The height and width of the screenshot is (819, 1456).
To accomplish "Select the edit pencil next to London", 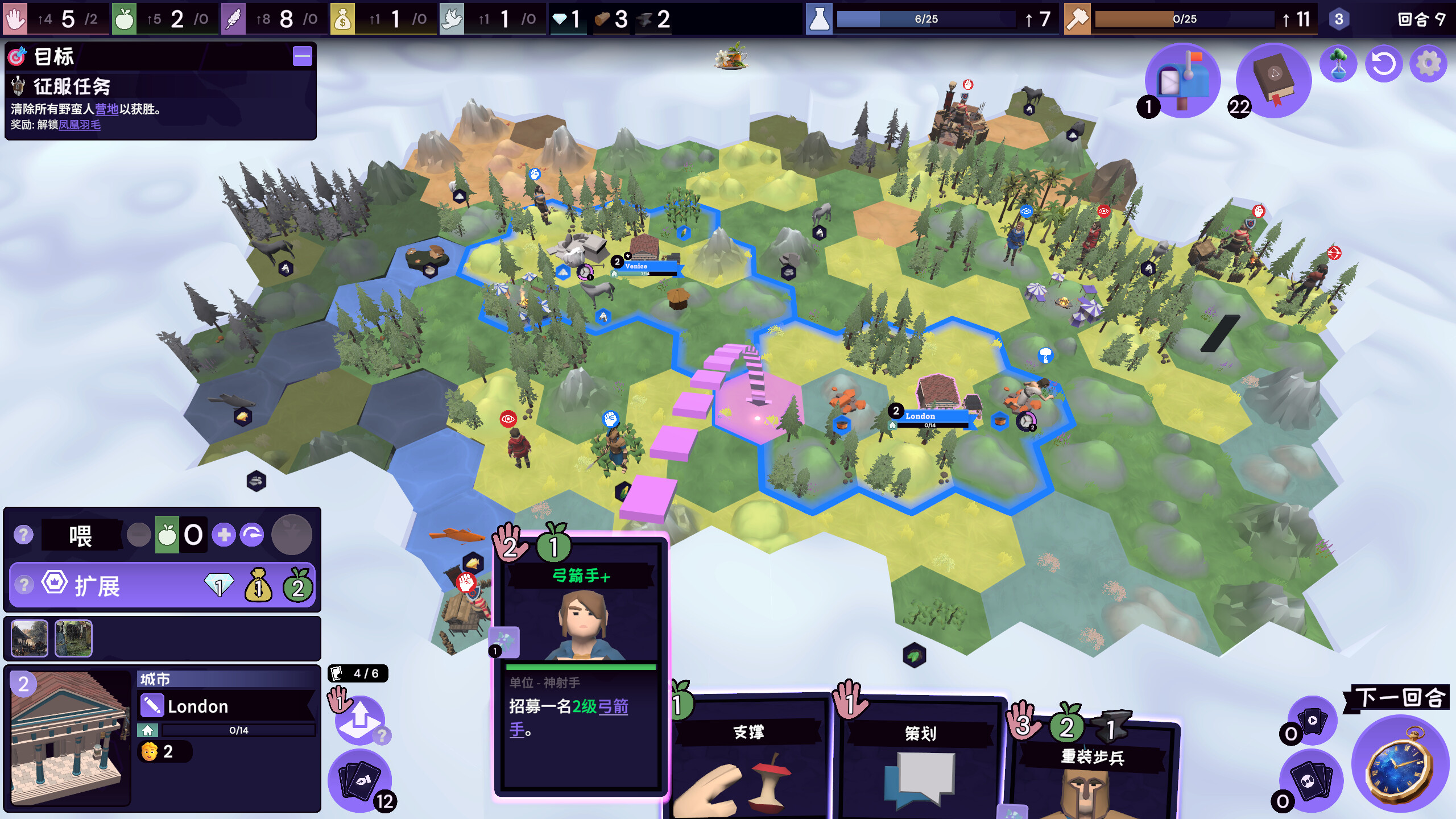I will click(x=152, y=706).
